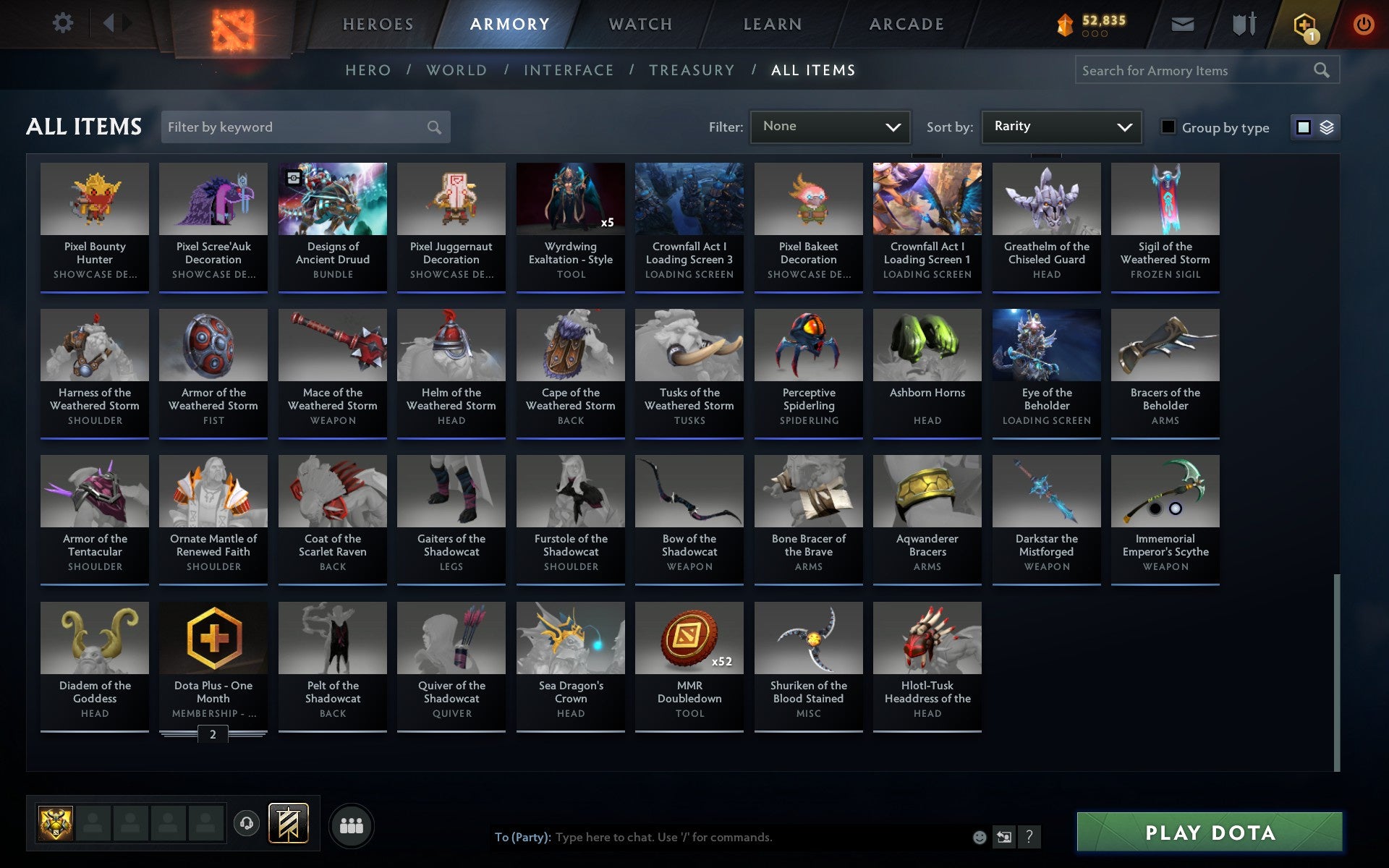The height and width of the screenshot is (868, 1389).
Task: Click the emoticon smiley in the chat bar
Action: click(980, 837)
